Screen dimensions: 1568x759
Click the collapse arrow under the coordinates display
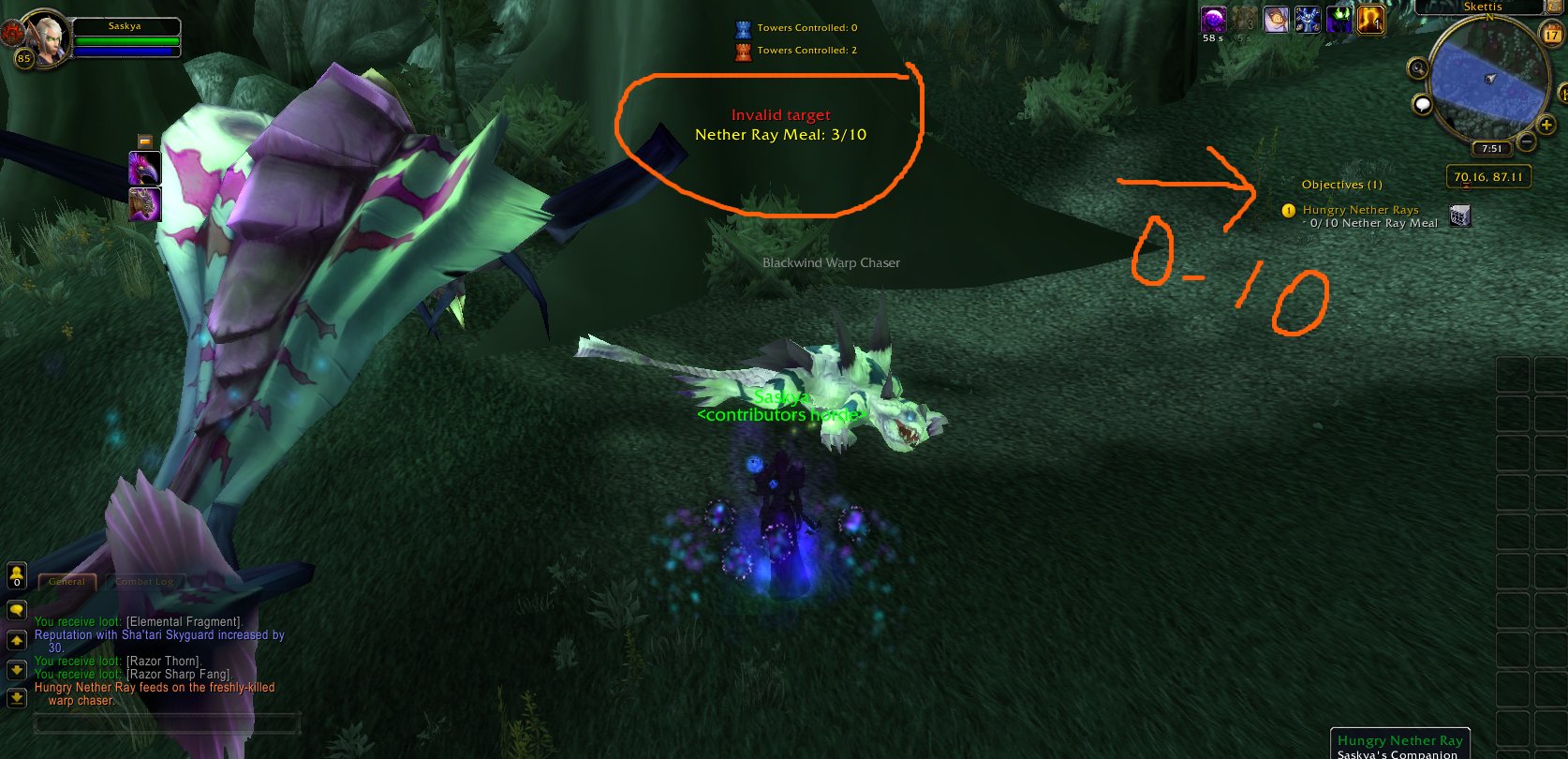(1466, 186)
